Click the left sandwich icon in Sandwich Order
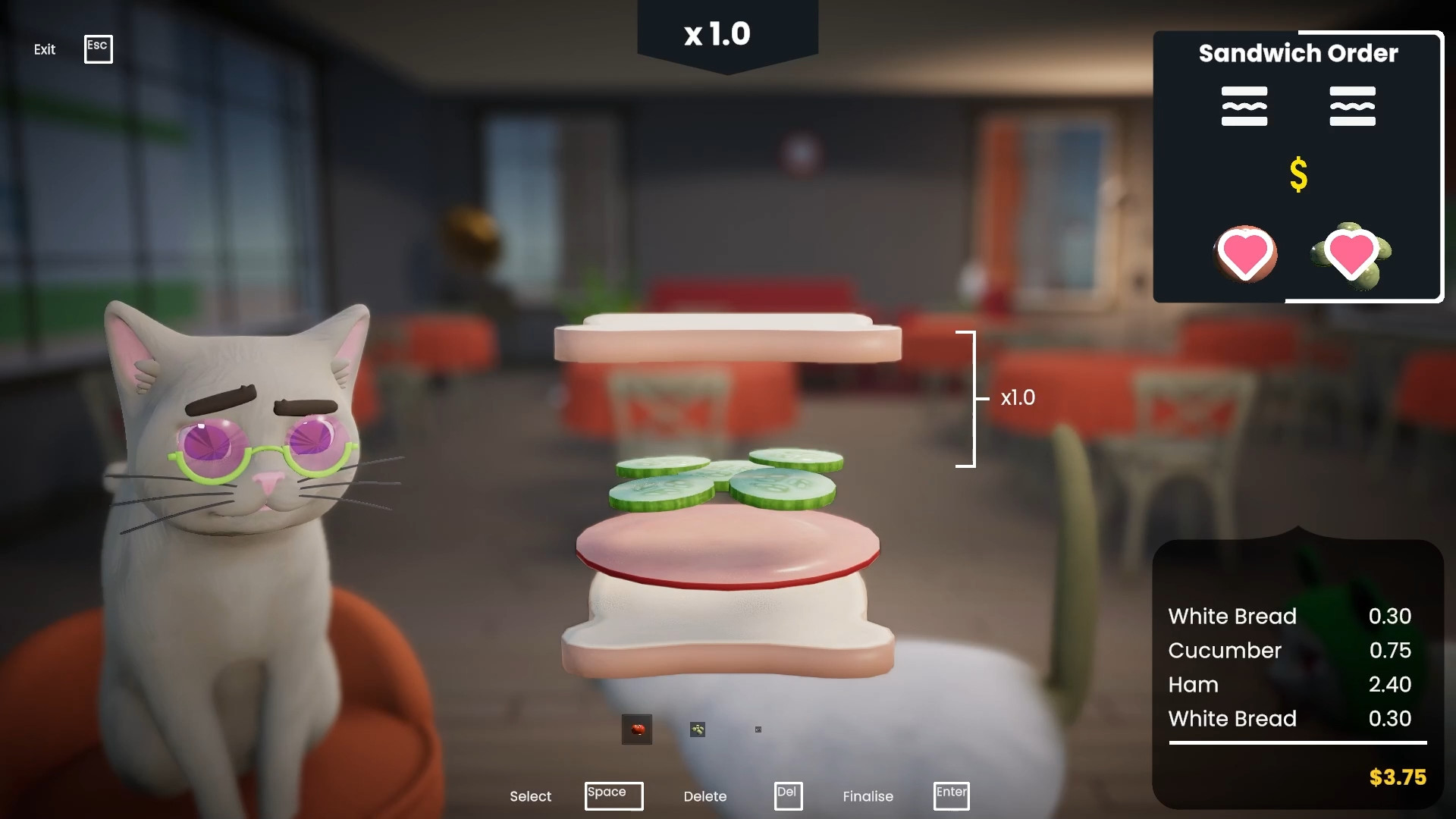The width and height of the screenshot is (1456, 819). [x=1244, y=106]
